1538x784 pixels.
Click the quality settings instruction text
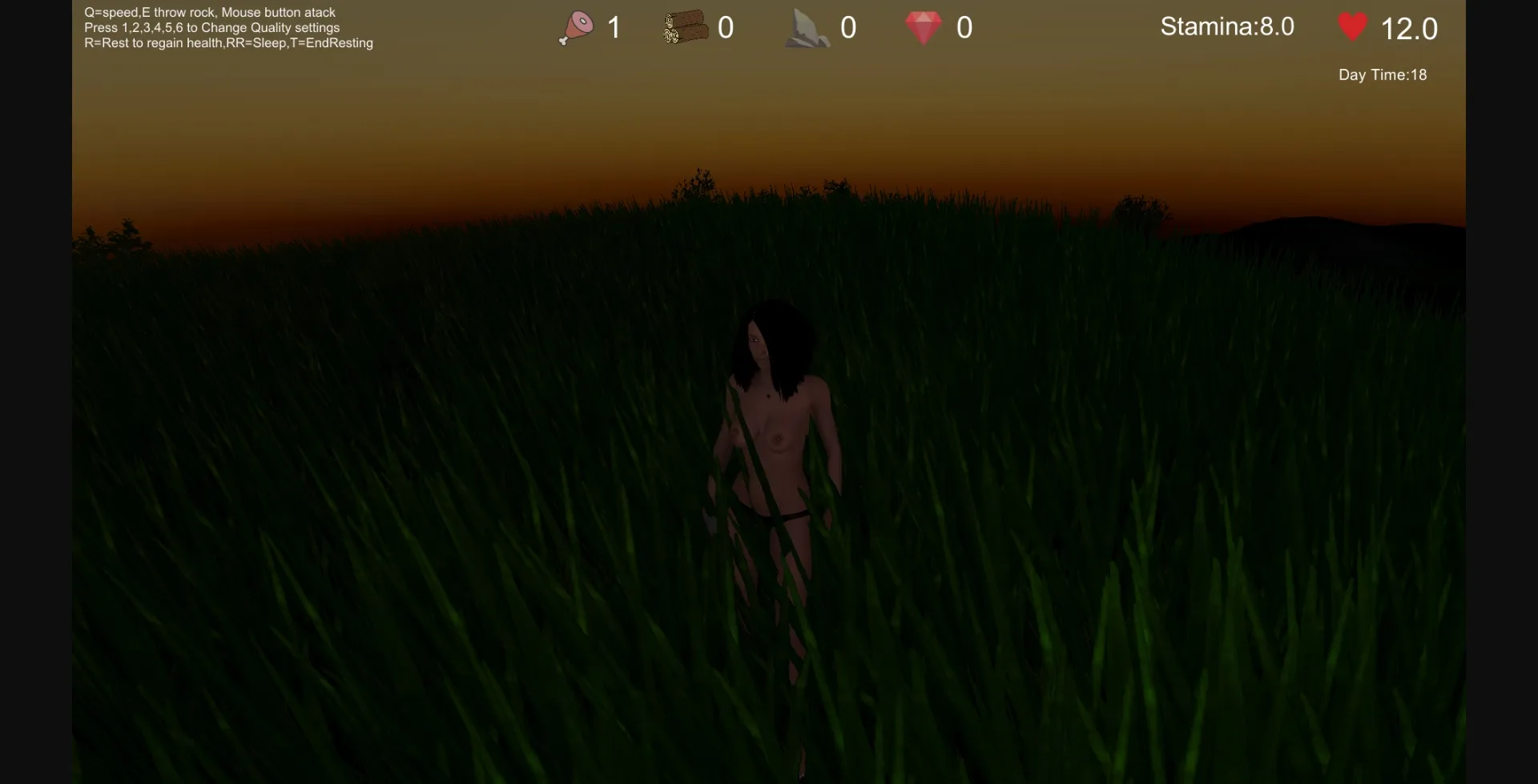point(212,27)
